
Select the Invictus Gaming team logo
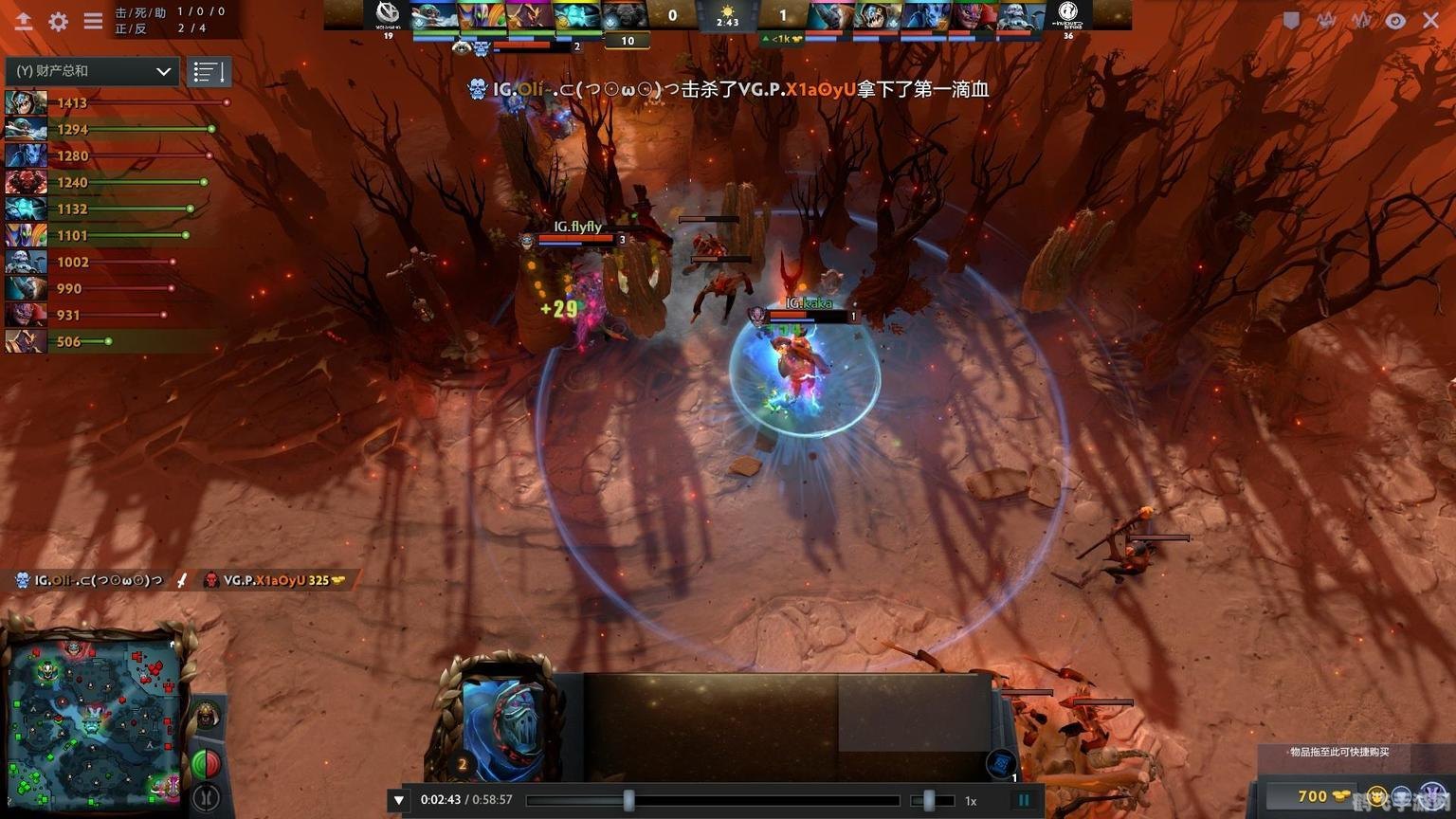1068,13
